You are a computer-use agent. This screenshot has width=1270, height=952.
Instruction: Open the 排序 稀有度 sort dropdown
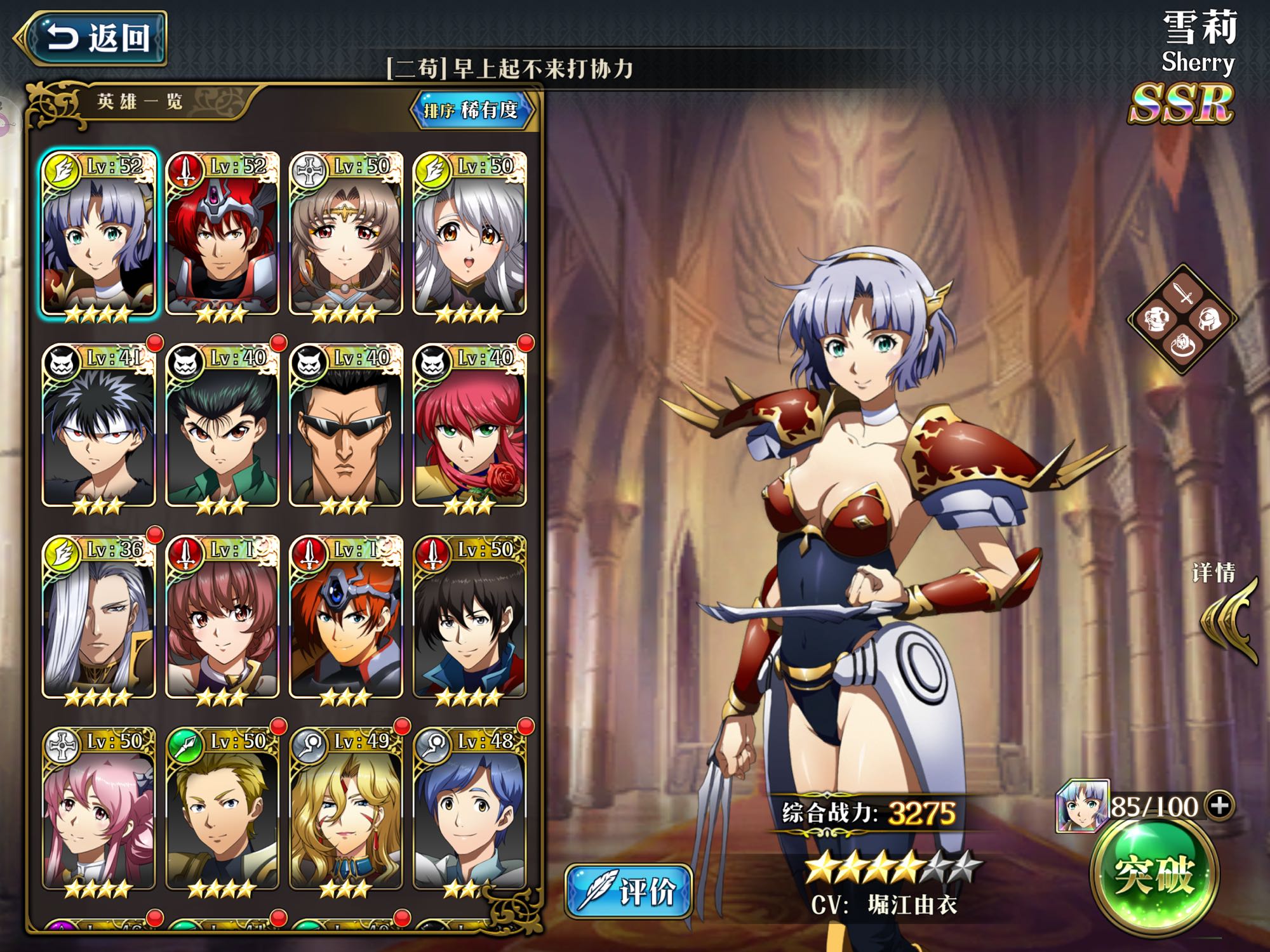[471, 110]
